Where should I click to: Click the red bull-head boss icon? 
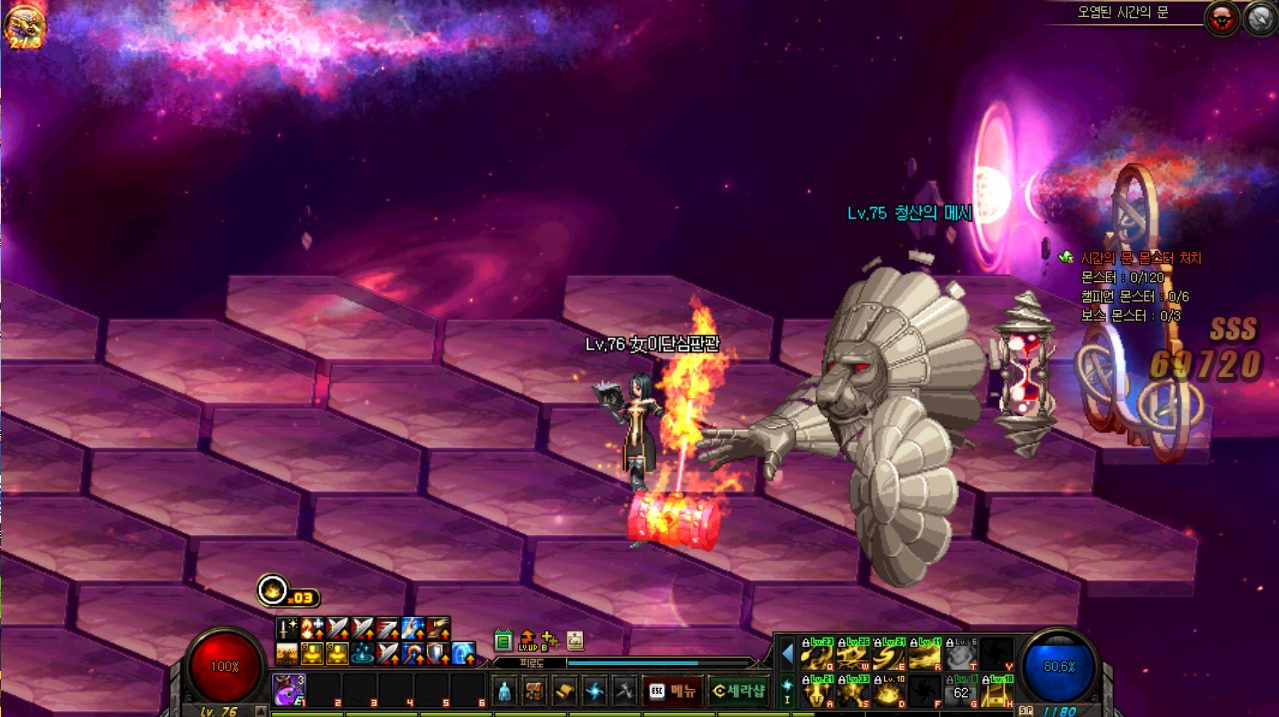(x=1221, y=18)
